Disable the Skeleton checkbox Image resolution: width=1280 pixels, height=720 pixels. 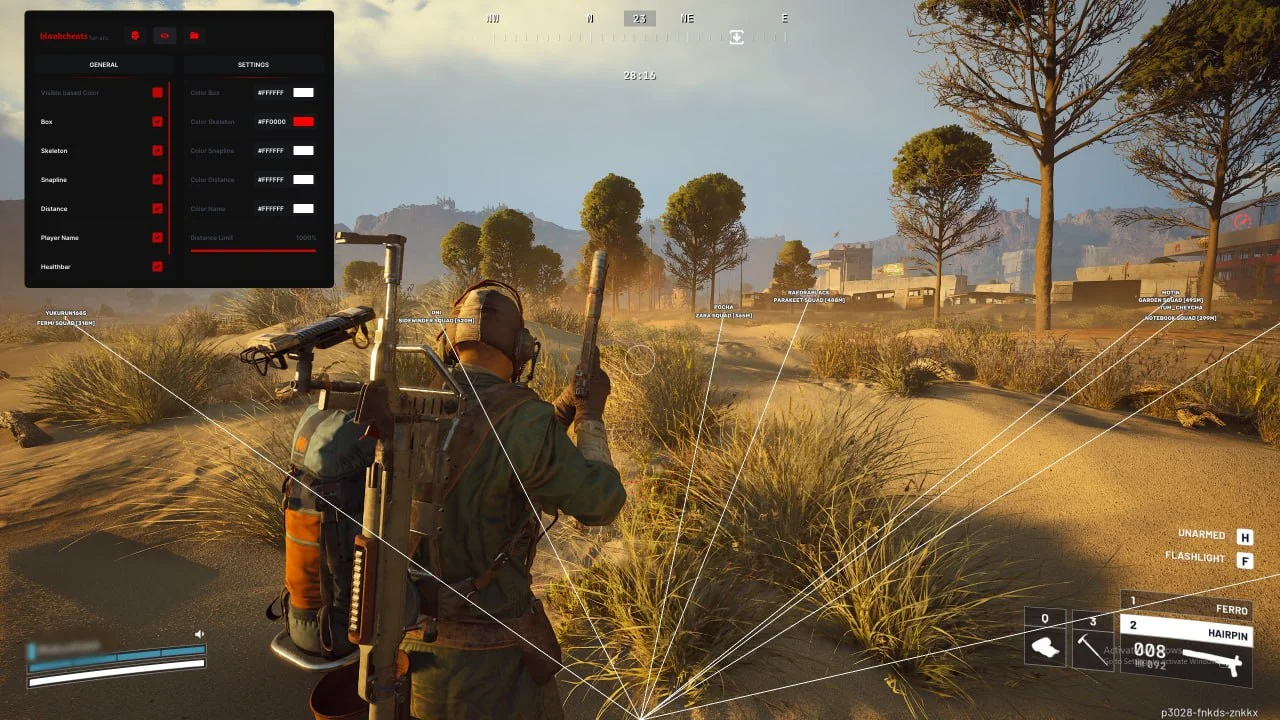pos(157,151)
